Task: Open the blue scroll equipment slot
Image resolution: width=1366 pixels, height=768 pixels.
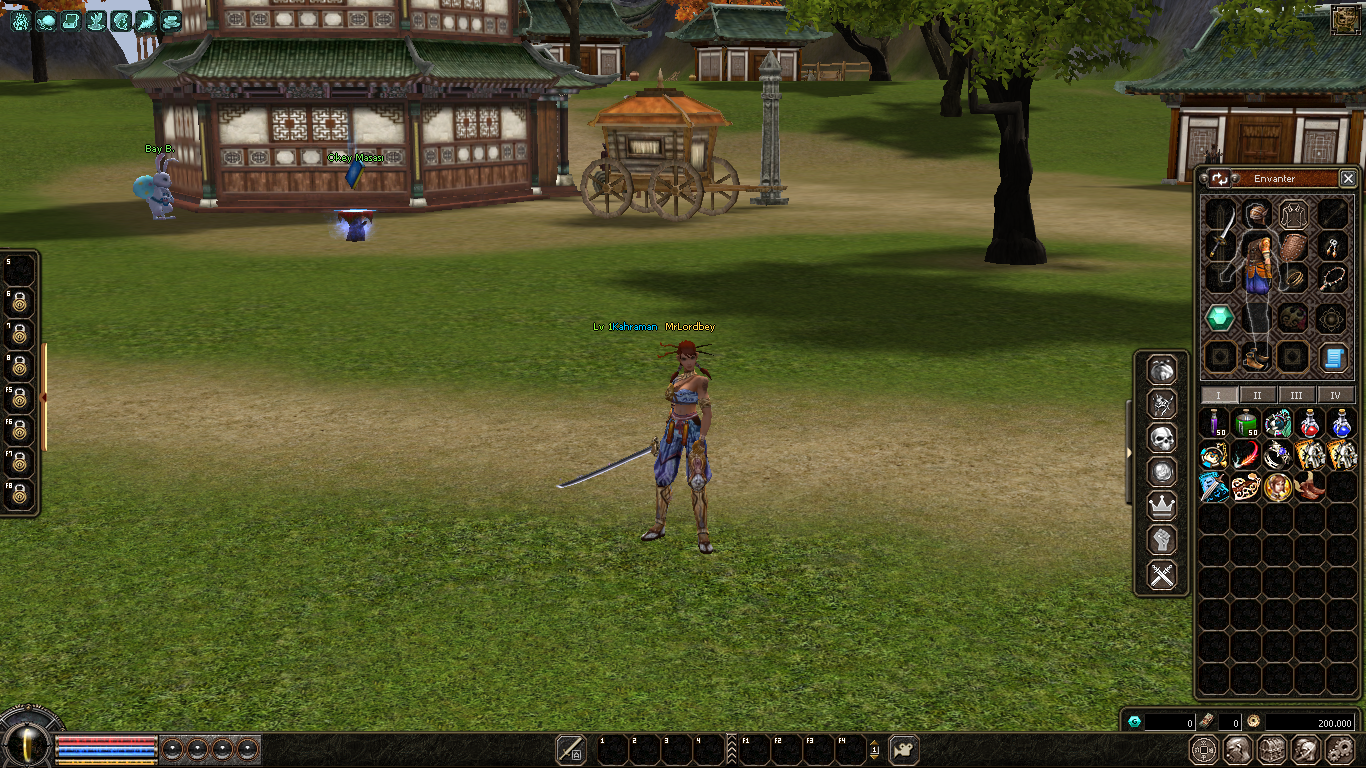Action: pyautogui.click(x=1332, y=357)
